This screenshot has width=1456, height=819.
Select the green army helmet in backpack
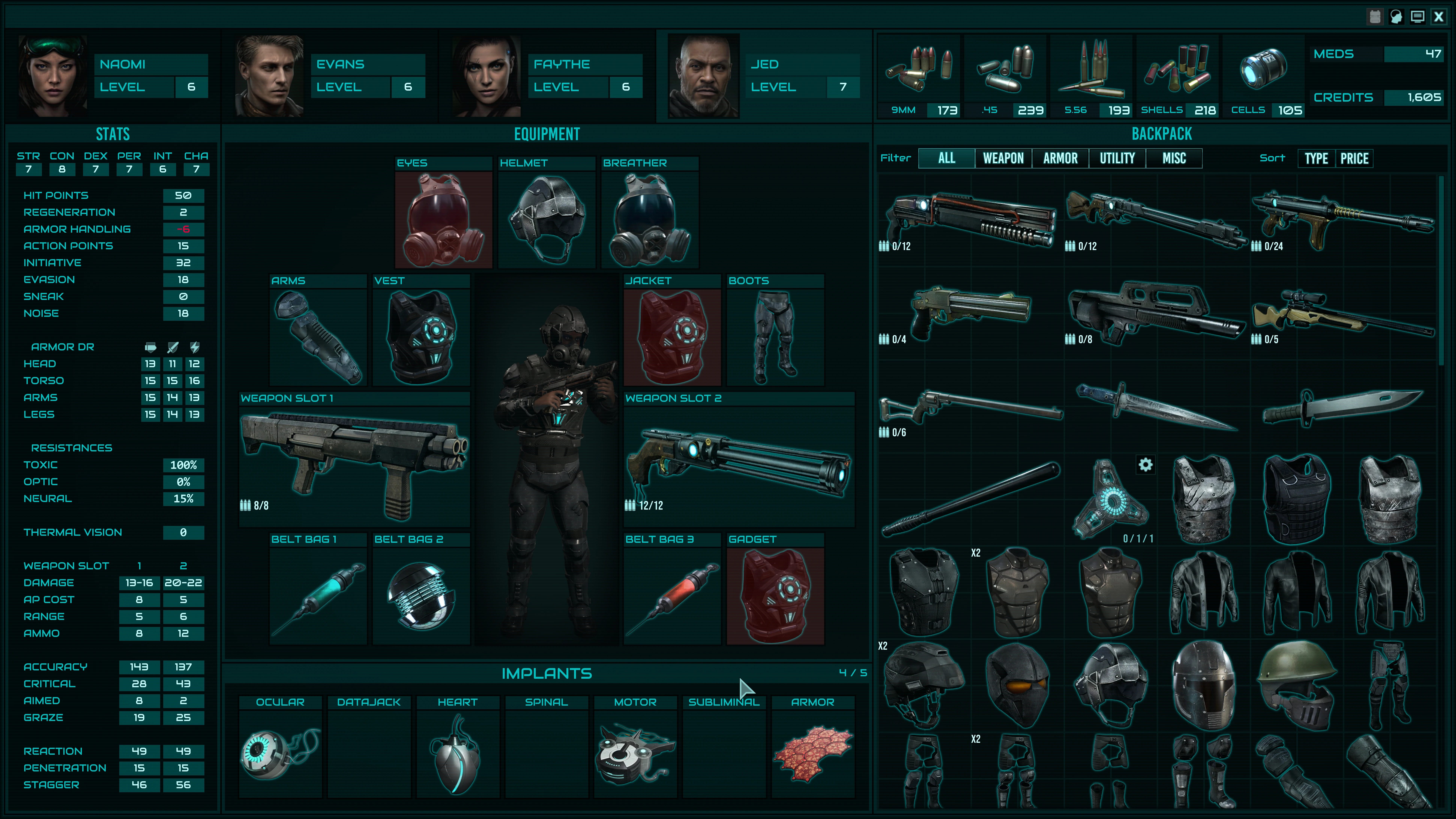coord(1297,684)
